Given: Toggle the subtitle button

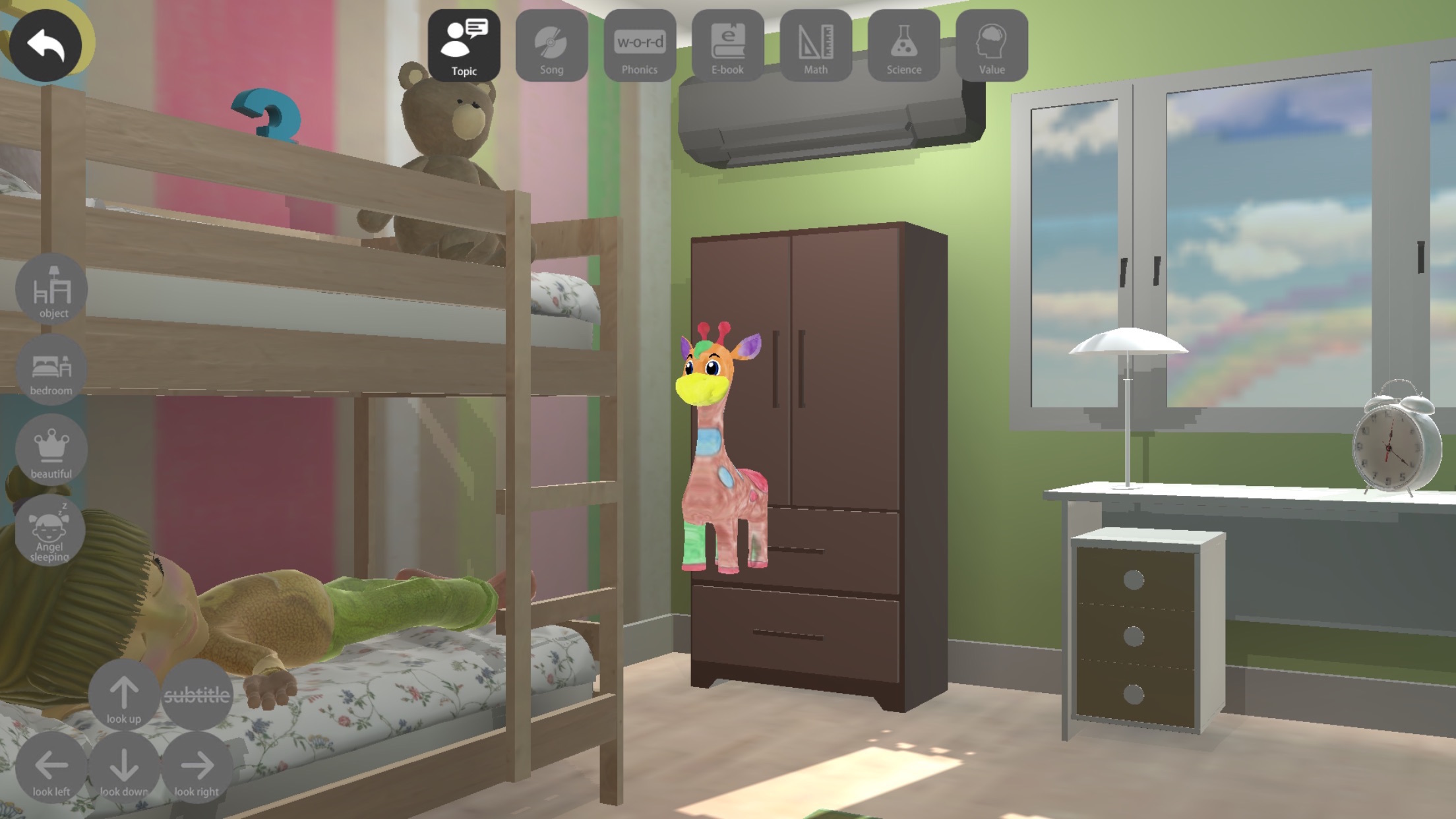Looking at the screenshot, I should tap(197, 694).
